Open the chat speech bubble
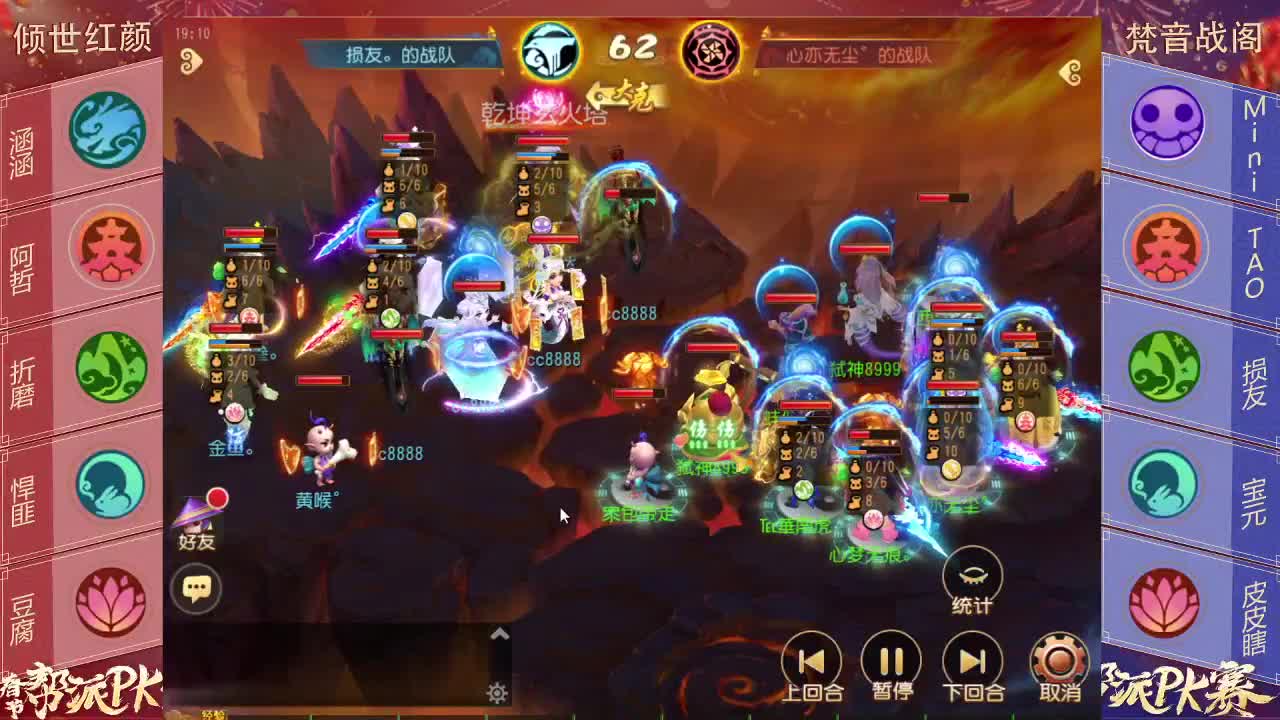Screen dimensions: 1280x720 tap(196, 588)
